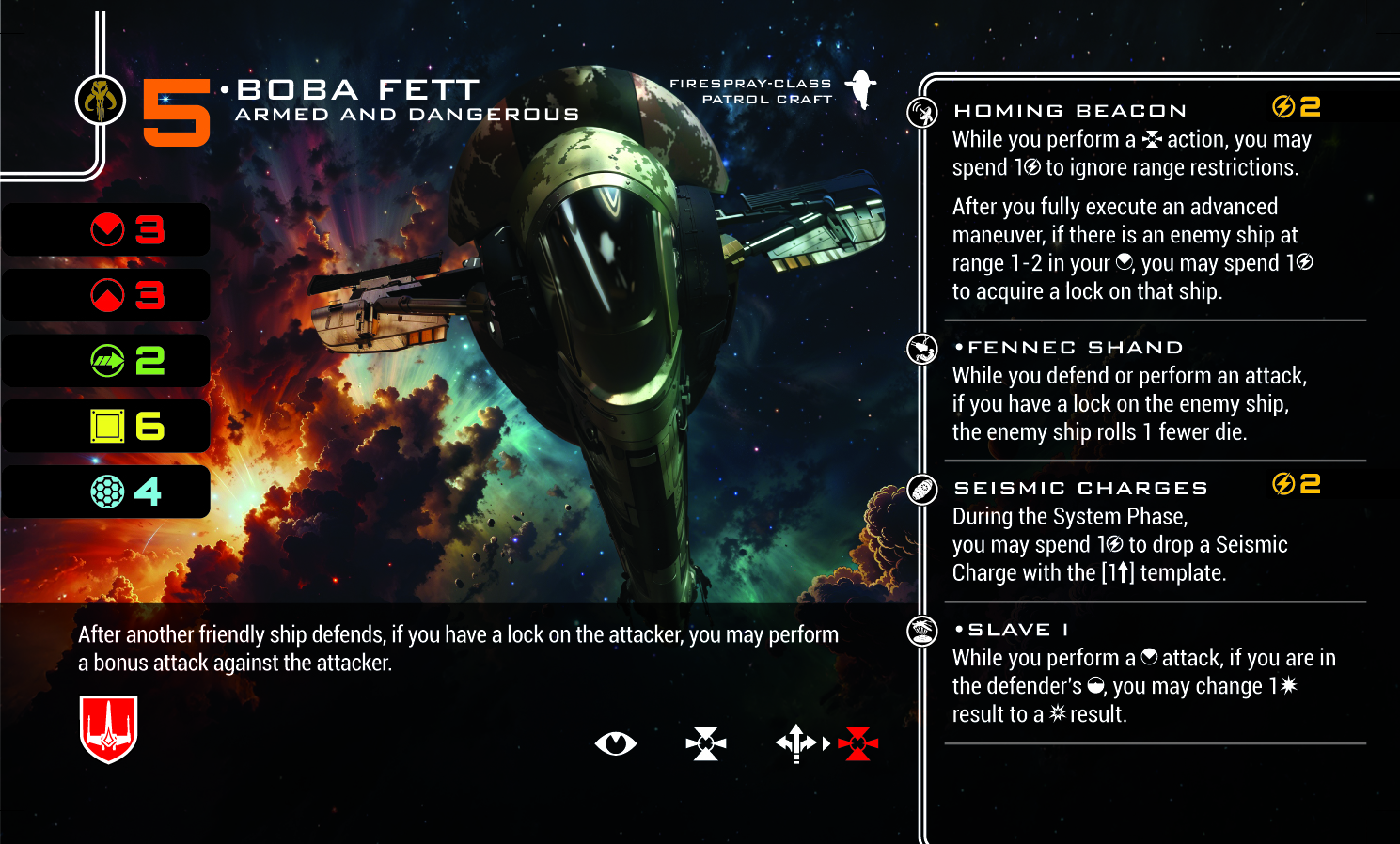This screenshot has width=1400, height=844.
Task: Click the white reinforce arrows action icon
Action: 795,743
